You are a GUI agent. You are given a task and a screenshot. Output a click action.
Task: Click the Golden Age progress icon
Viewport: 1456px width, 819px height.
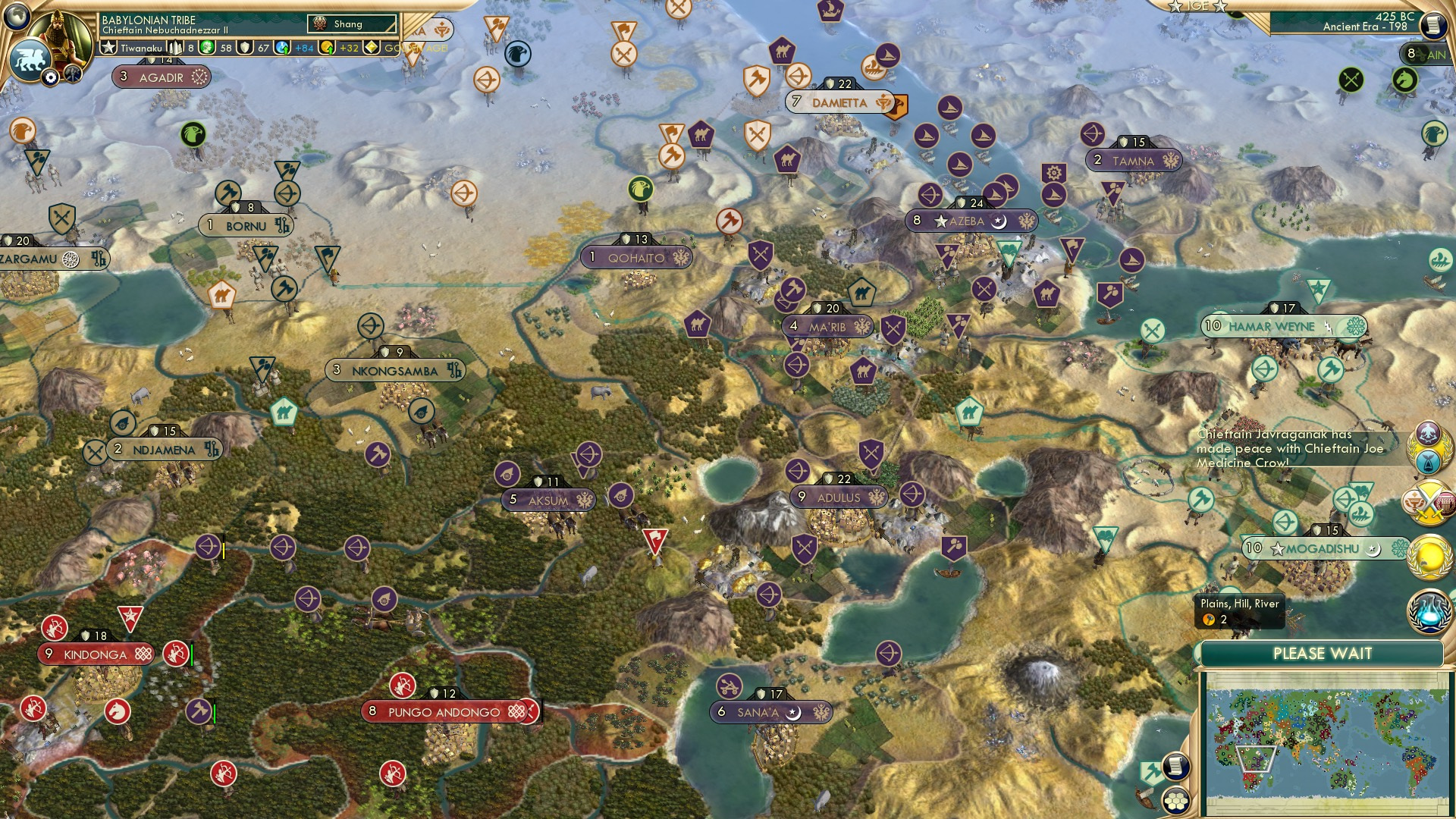pos(371,48)
